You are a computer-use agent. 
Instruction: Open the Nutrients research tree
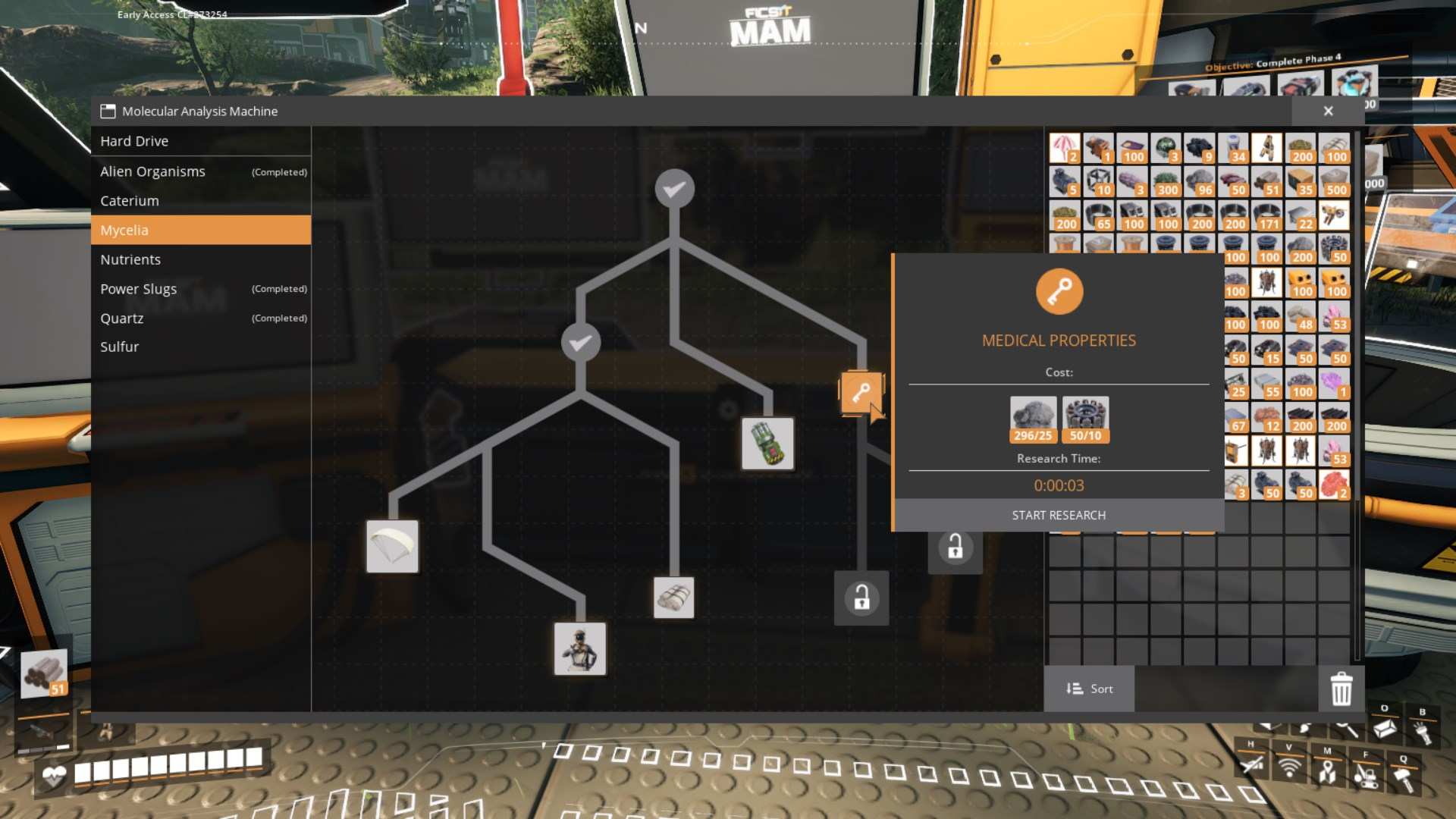[130, 259]
